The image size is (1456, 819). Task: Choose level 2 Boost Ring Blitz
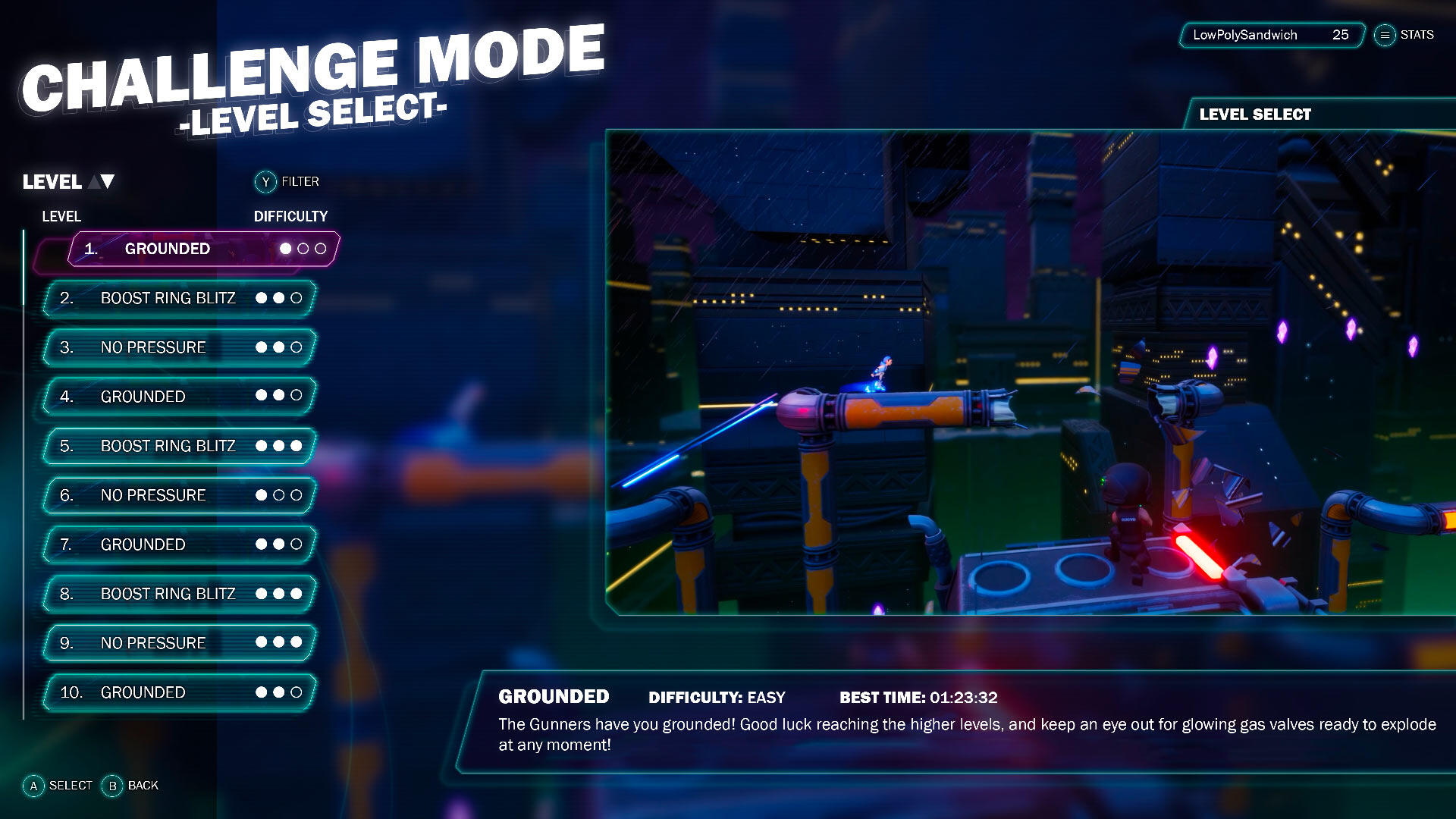(x=179, y=298)
